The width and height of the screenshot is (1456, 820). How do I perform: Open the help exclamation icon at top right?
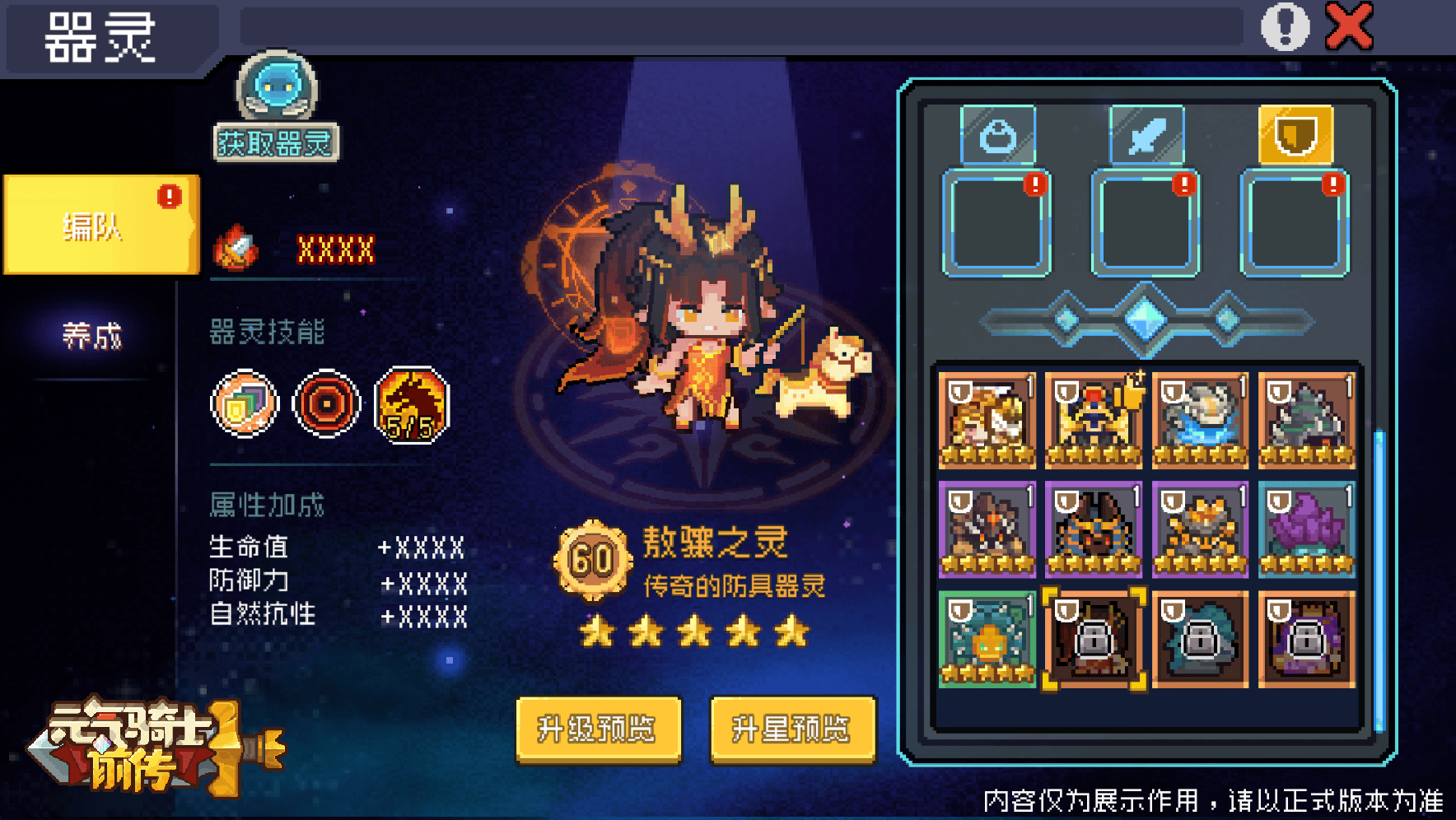coord(1283,26)
